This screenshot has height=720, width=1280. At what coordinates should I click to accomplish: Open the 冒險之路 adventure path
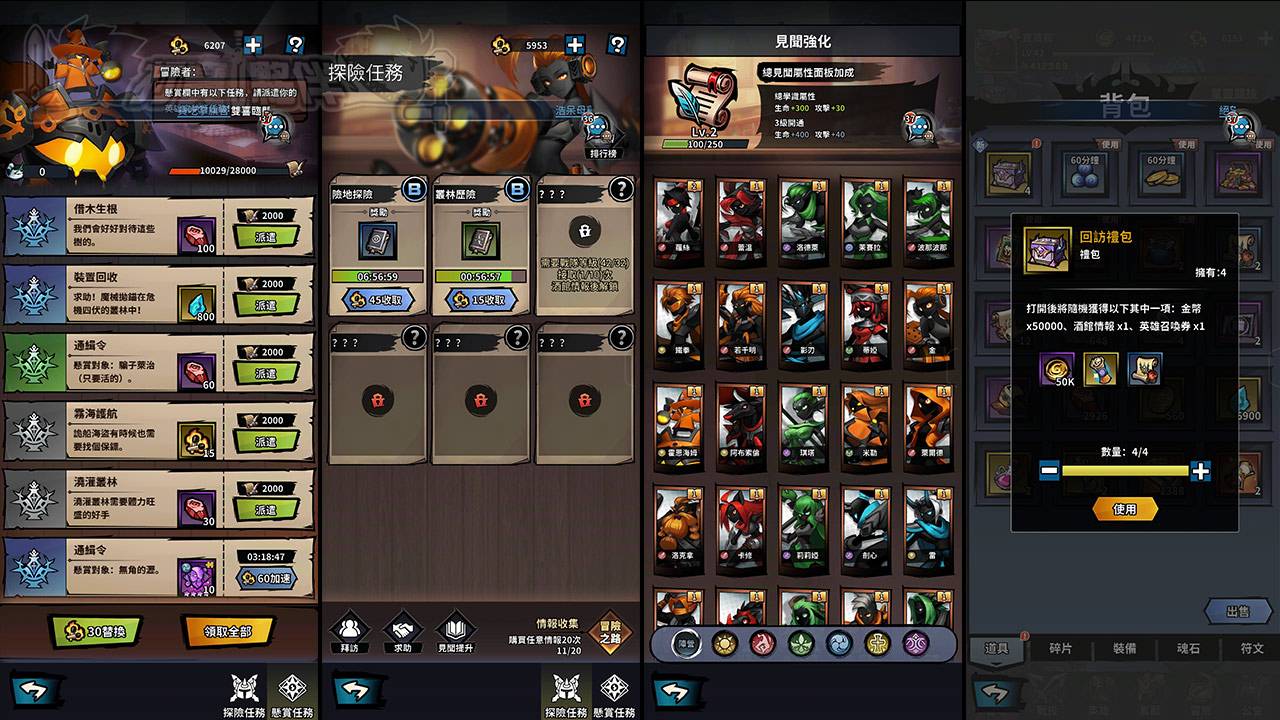coord(609,633)
